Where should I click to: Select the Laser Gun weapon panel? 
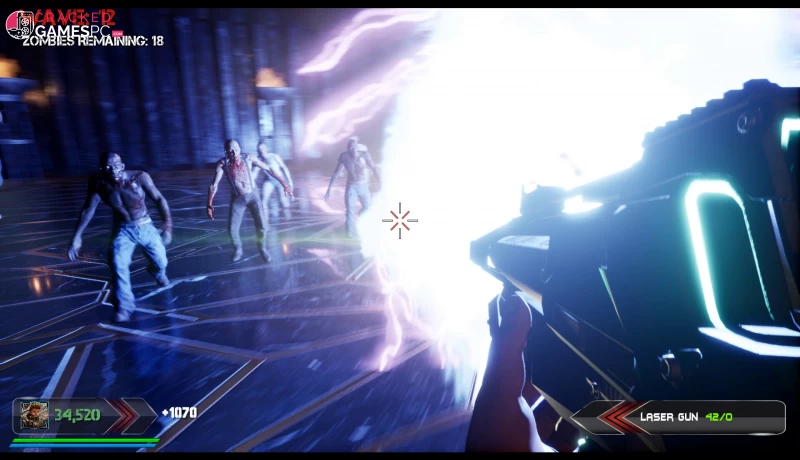point(692,416)
